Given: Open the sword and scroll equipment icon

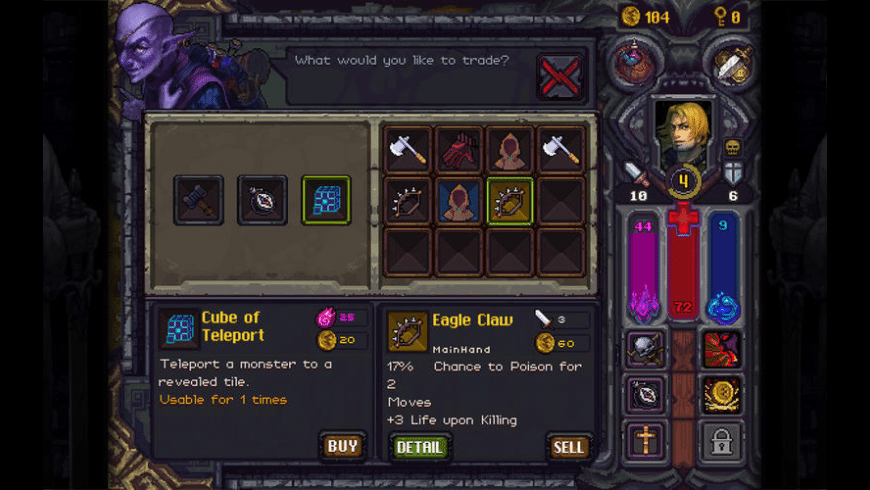Looking at the screenshot, I should (732, 64).
